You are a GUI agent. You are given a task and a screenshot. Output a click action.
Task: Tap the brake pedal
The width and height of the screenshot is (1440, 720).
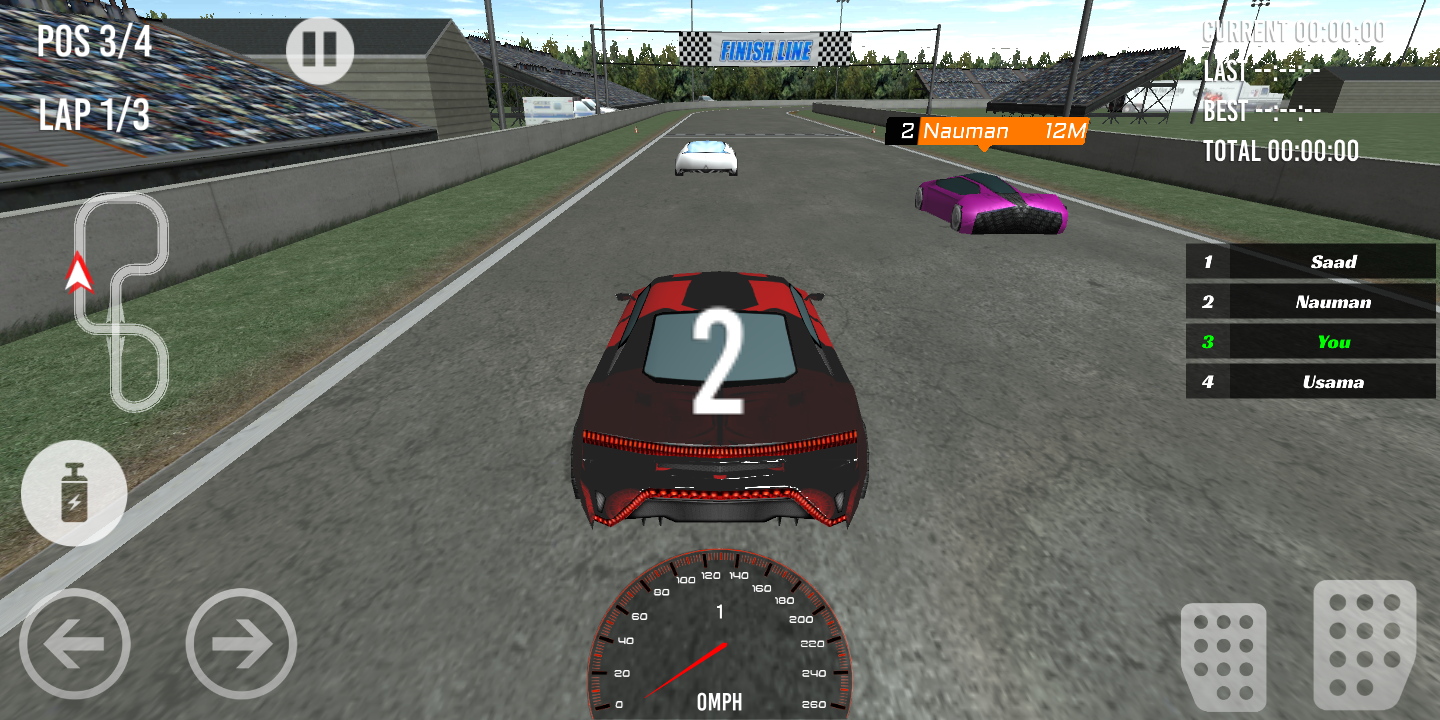tap(1223, 656)
